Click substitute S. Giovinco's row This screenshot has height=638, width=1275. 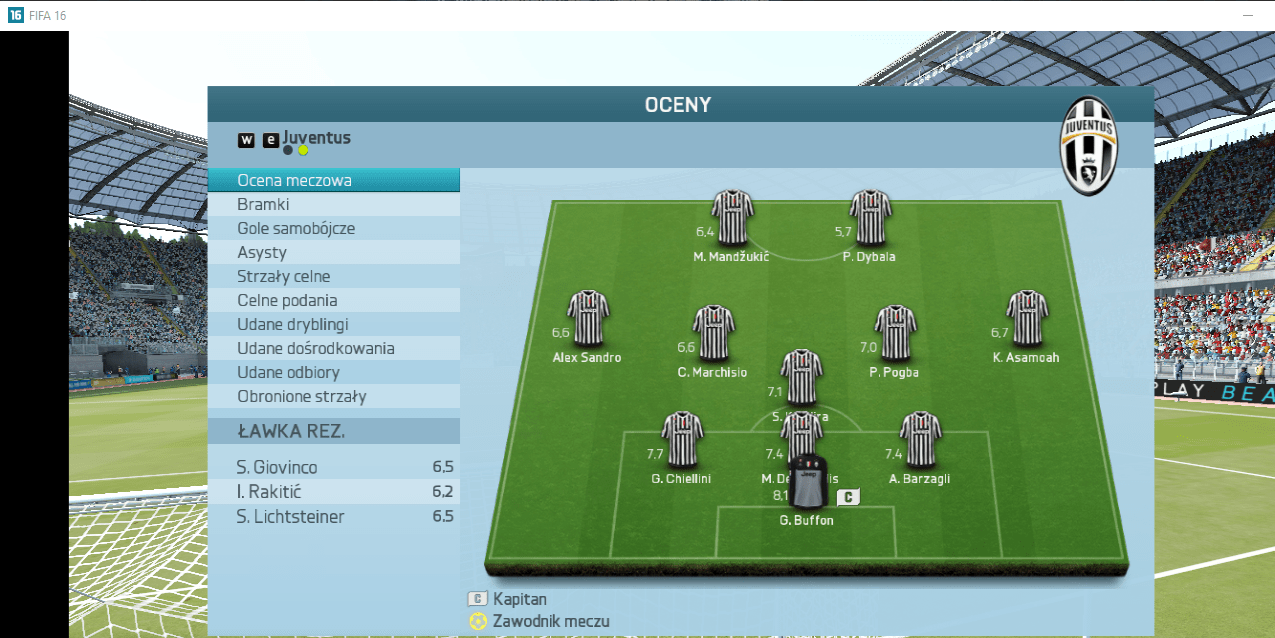point(333,467)
